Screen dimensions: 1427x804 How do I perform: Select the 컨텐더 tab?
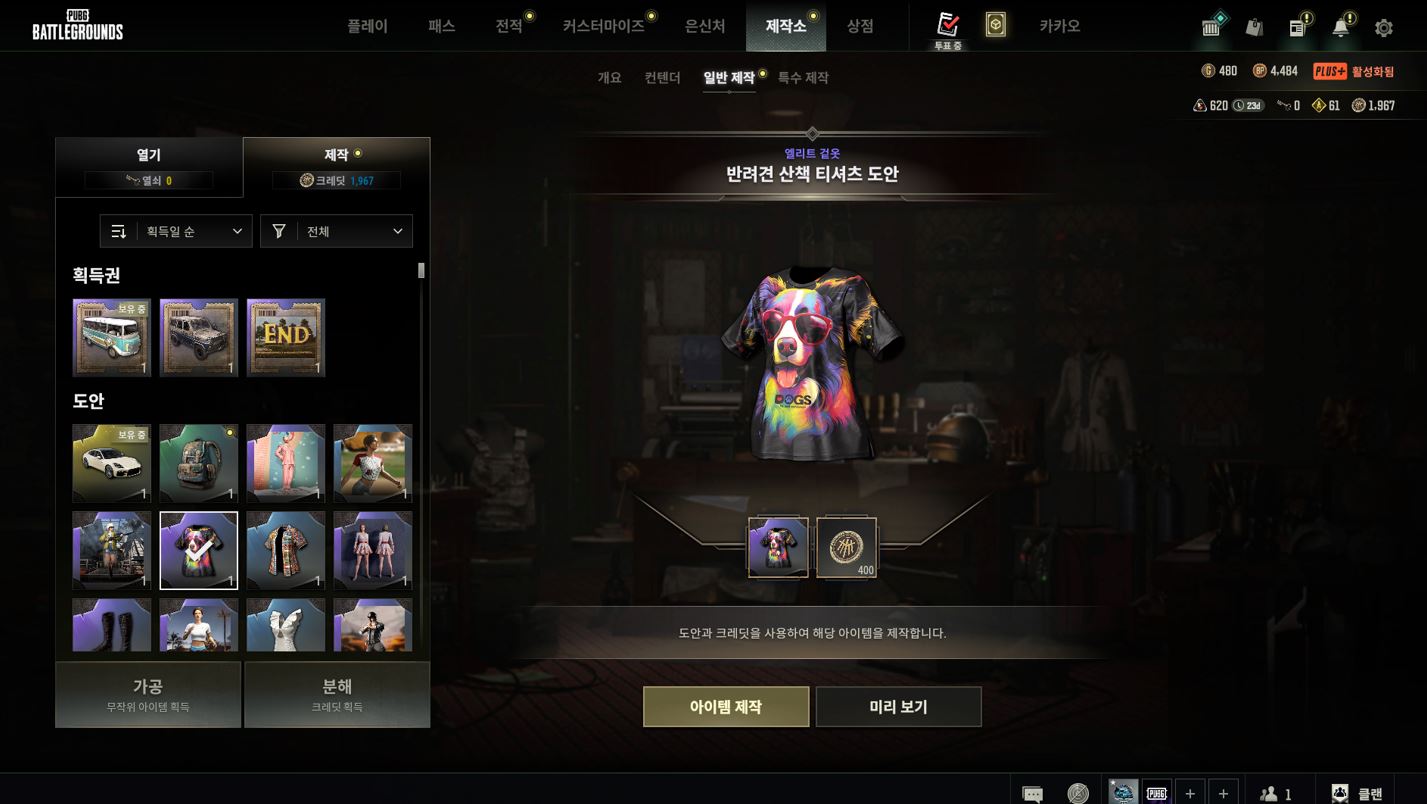point(662,78)
